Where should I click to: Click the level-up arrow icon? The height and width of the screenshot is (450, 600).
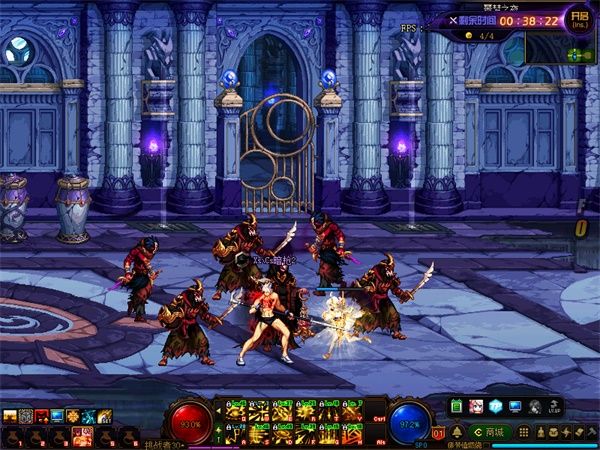click(x=552, y=406)
